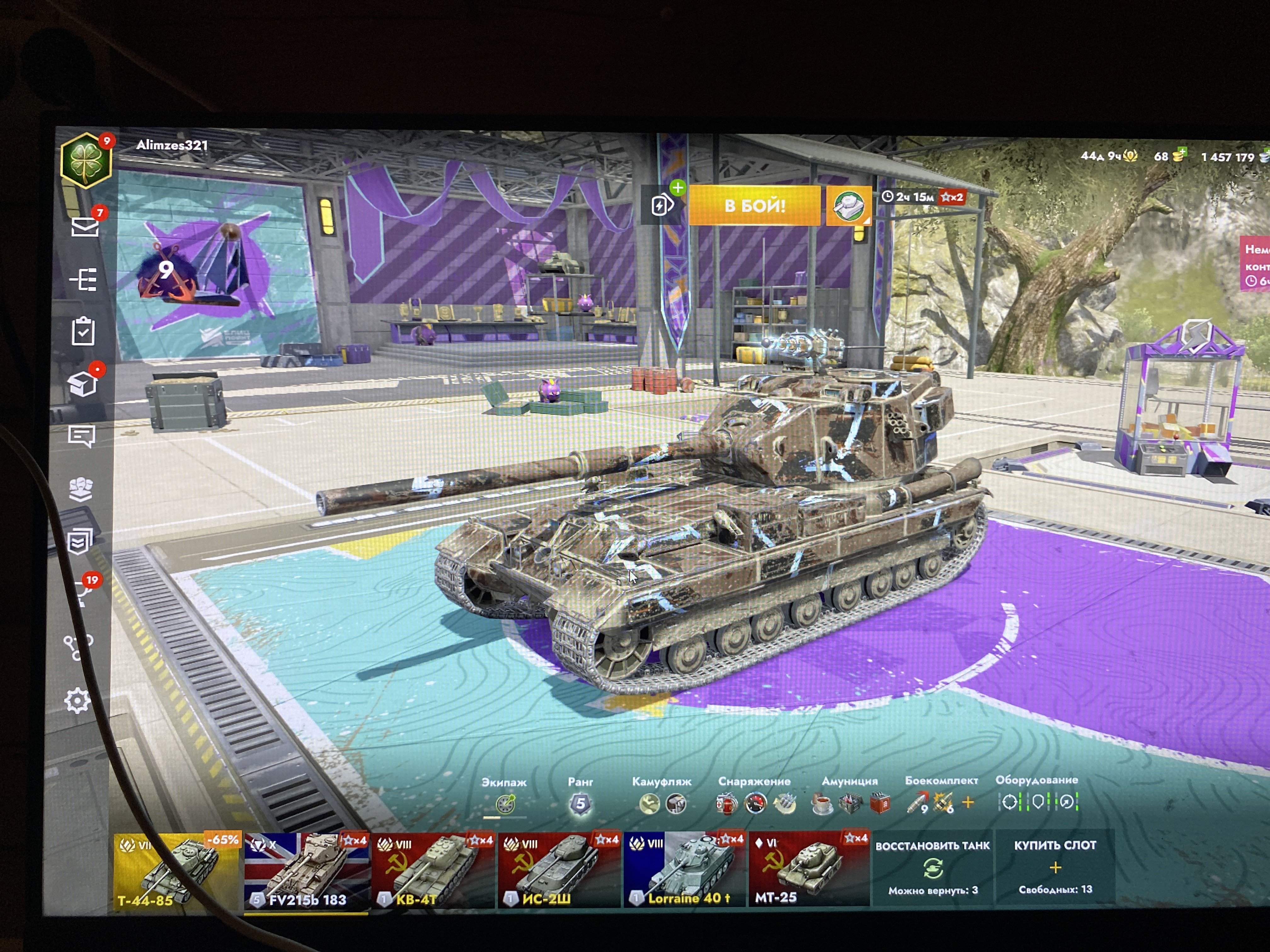This screenshot has width=1270, height=952.
Task: Open settings with the gear icon
Action: 77,701
